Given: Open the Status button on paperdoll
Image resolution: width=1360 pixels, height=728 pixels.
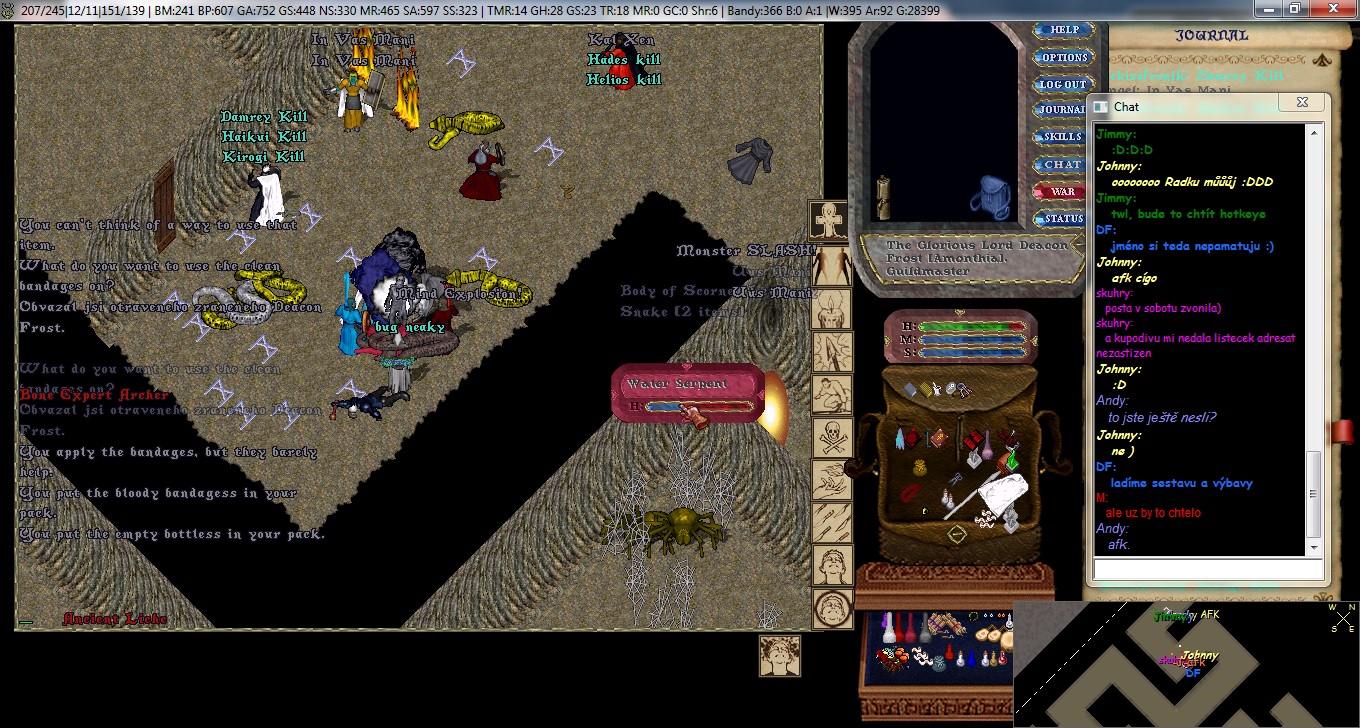Looking at the screenshot, I should pos(1062,218).
